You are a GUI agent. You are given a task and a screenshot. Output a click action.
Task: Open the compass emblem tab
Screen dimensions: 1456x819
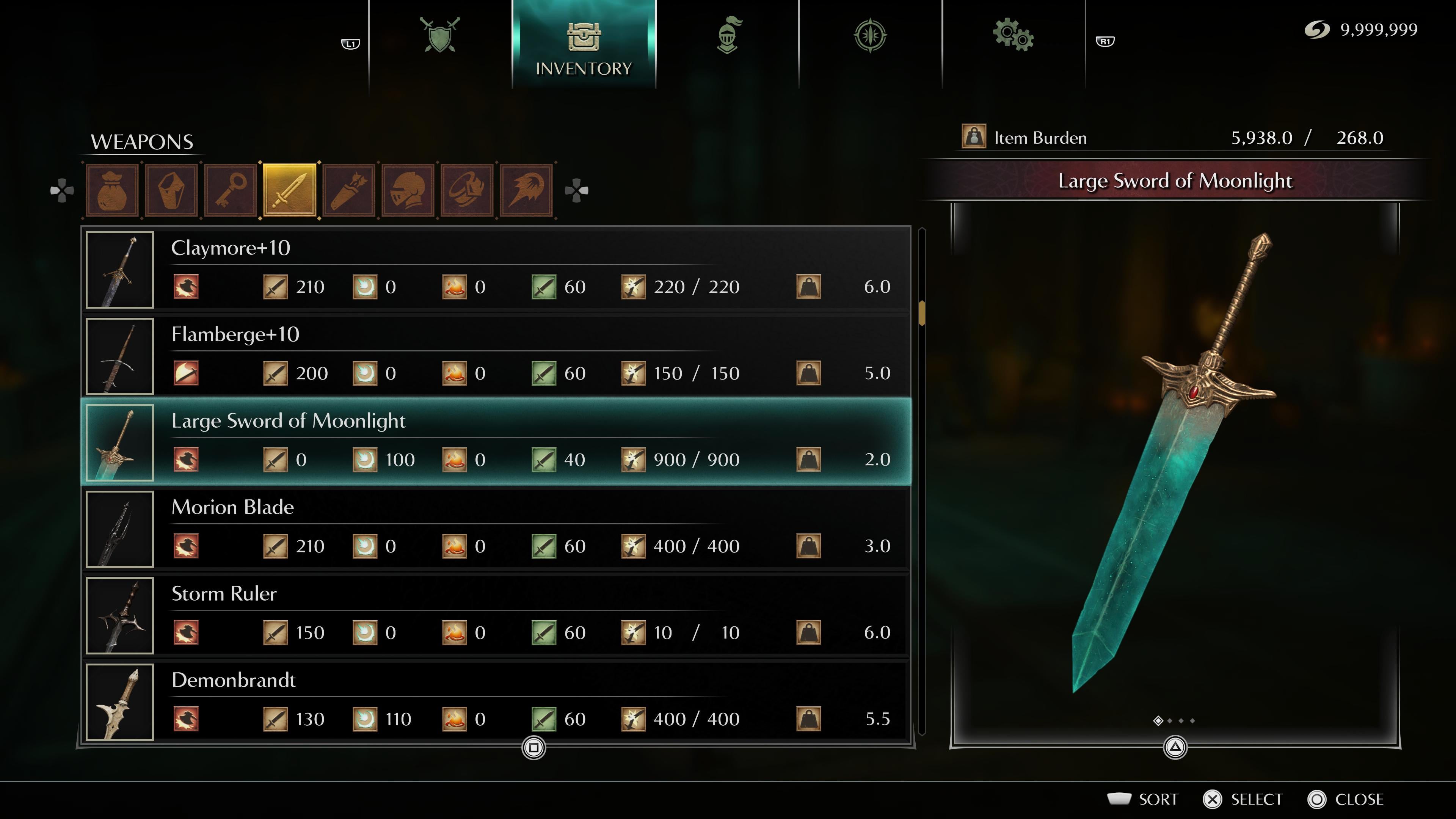point(870,35)
